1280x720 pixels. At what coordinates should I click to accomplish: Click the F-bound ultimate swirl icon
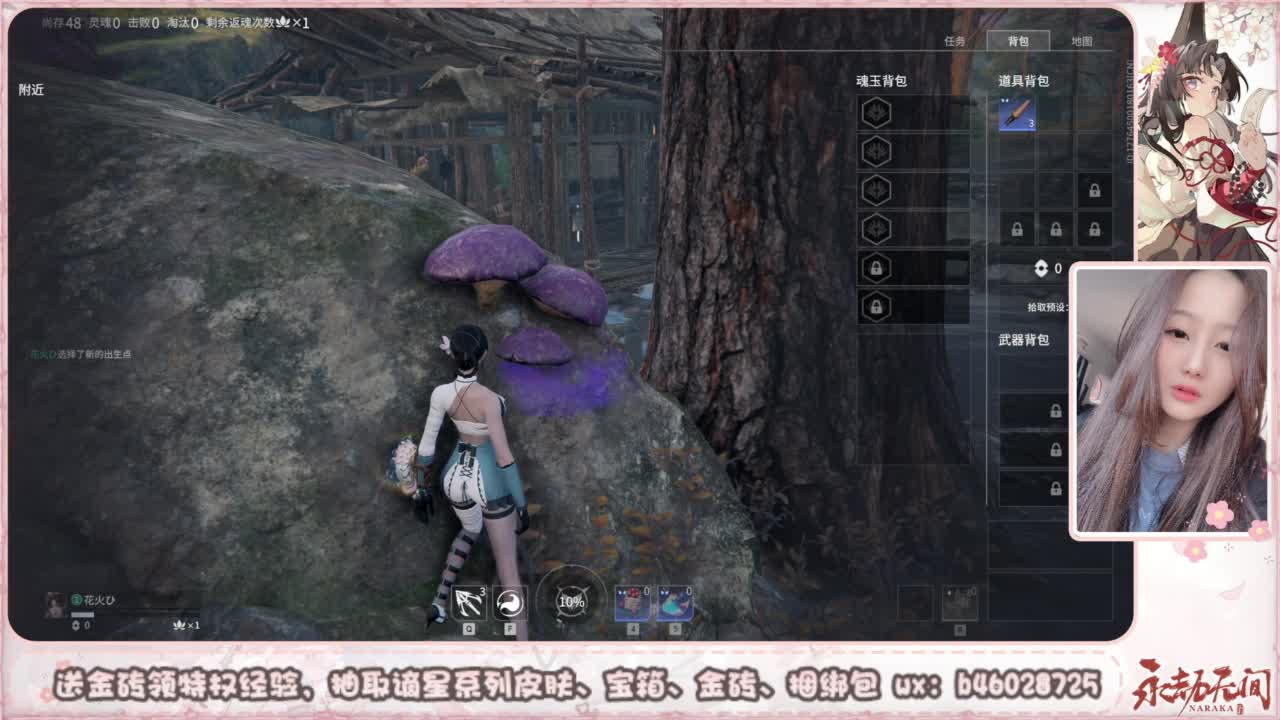coord(508,601)
